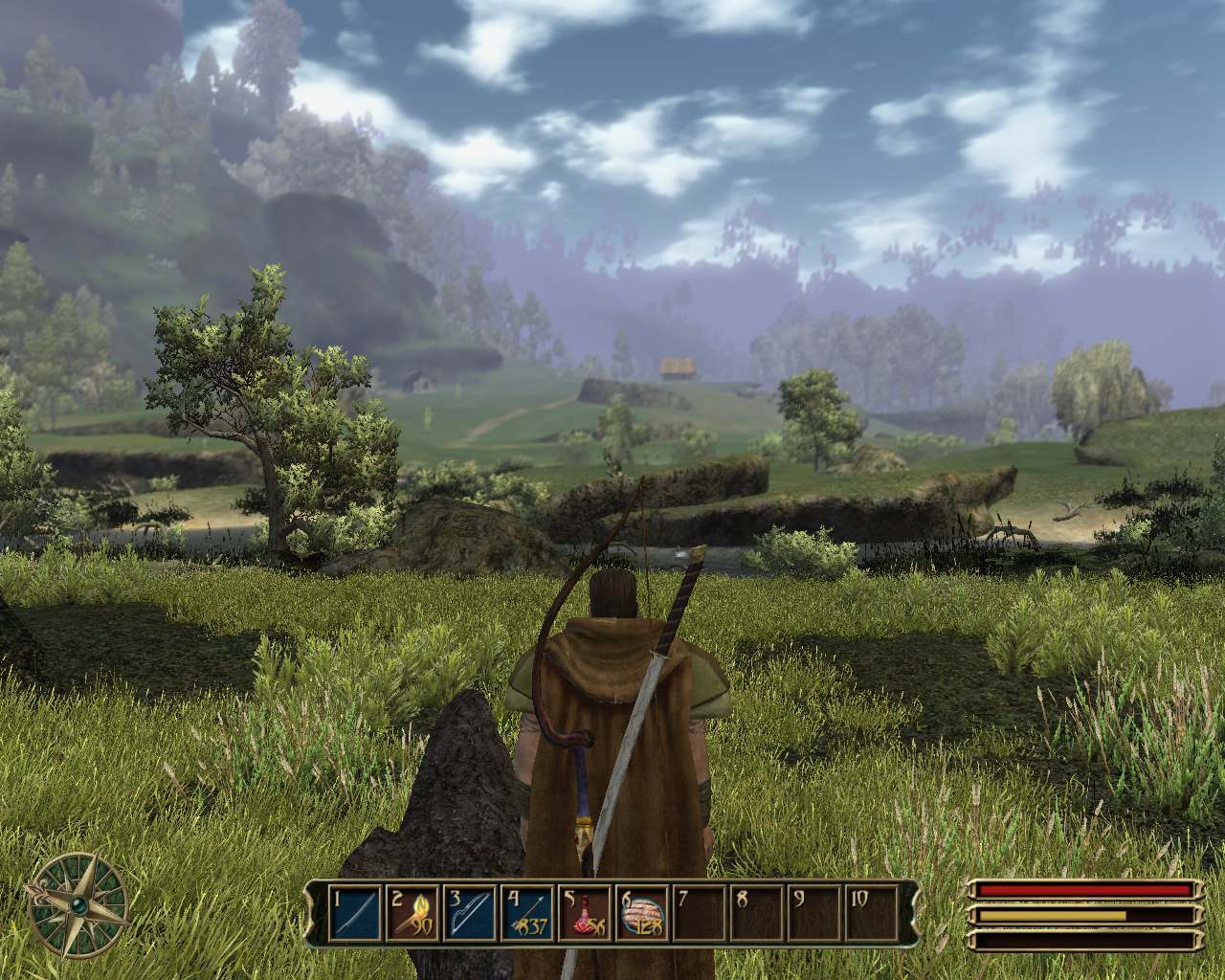Eat the roasted meat in slot 6
The width and height of the screenshot is (1225, 980).
[642, 913]
